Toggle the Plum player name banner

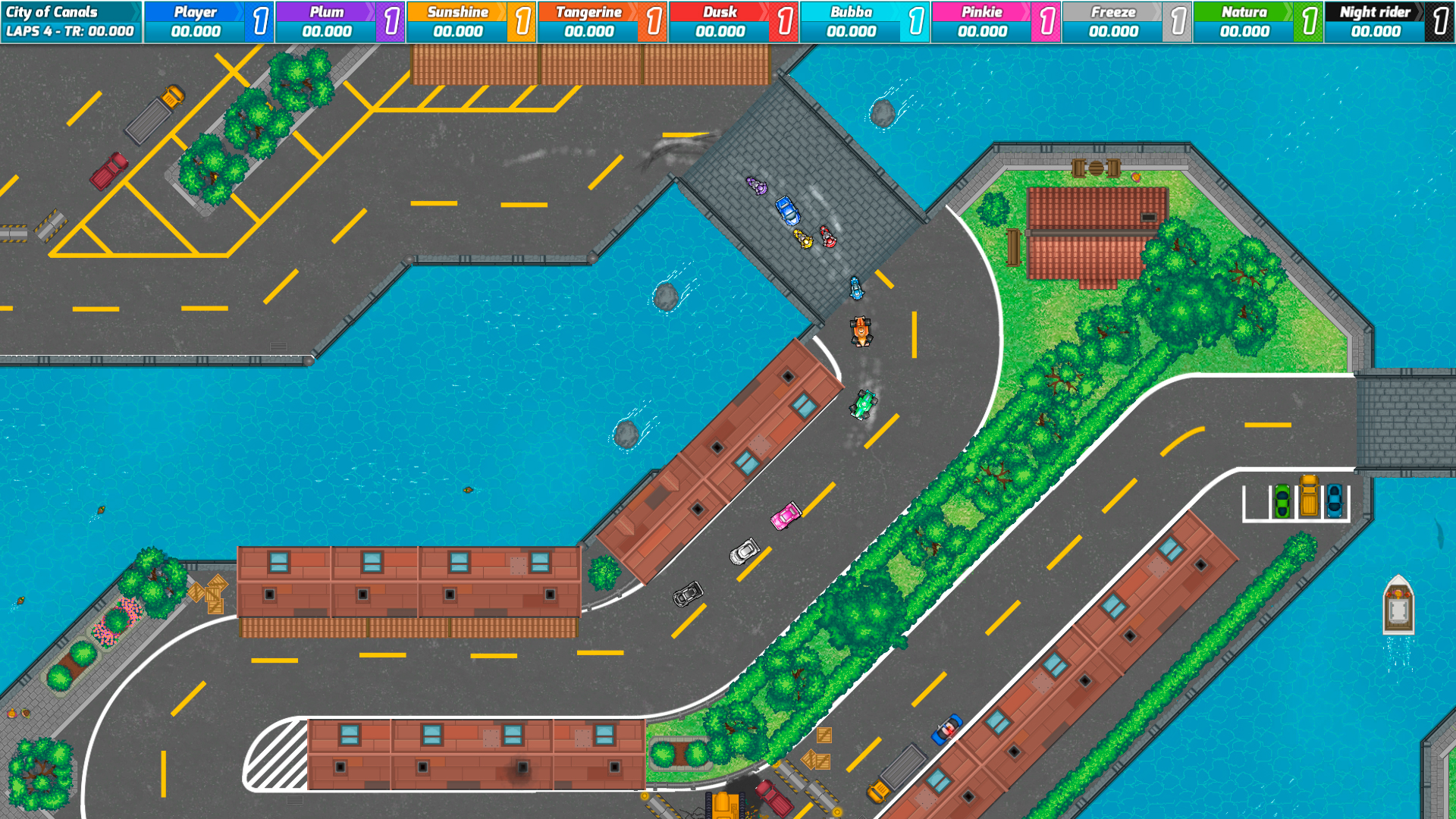click(x=325, y=12)
